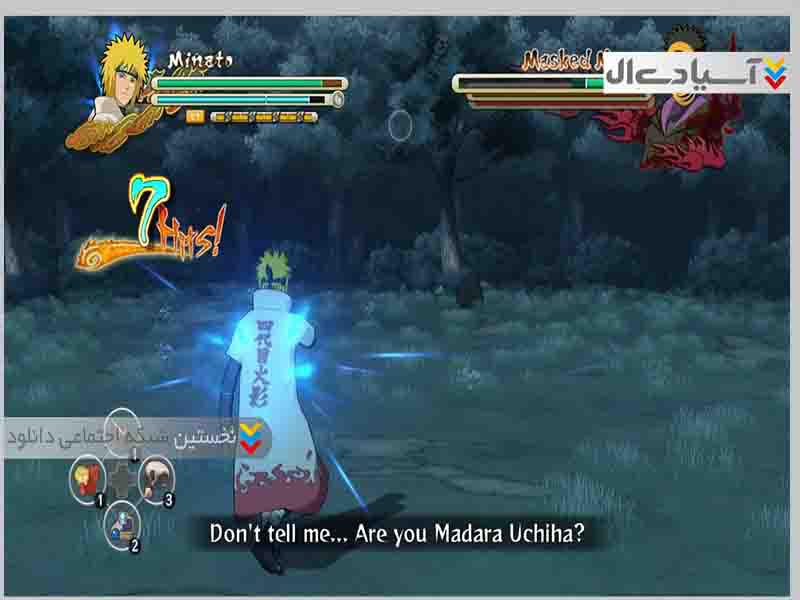Use the ninja tool in slot 1

87,476
